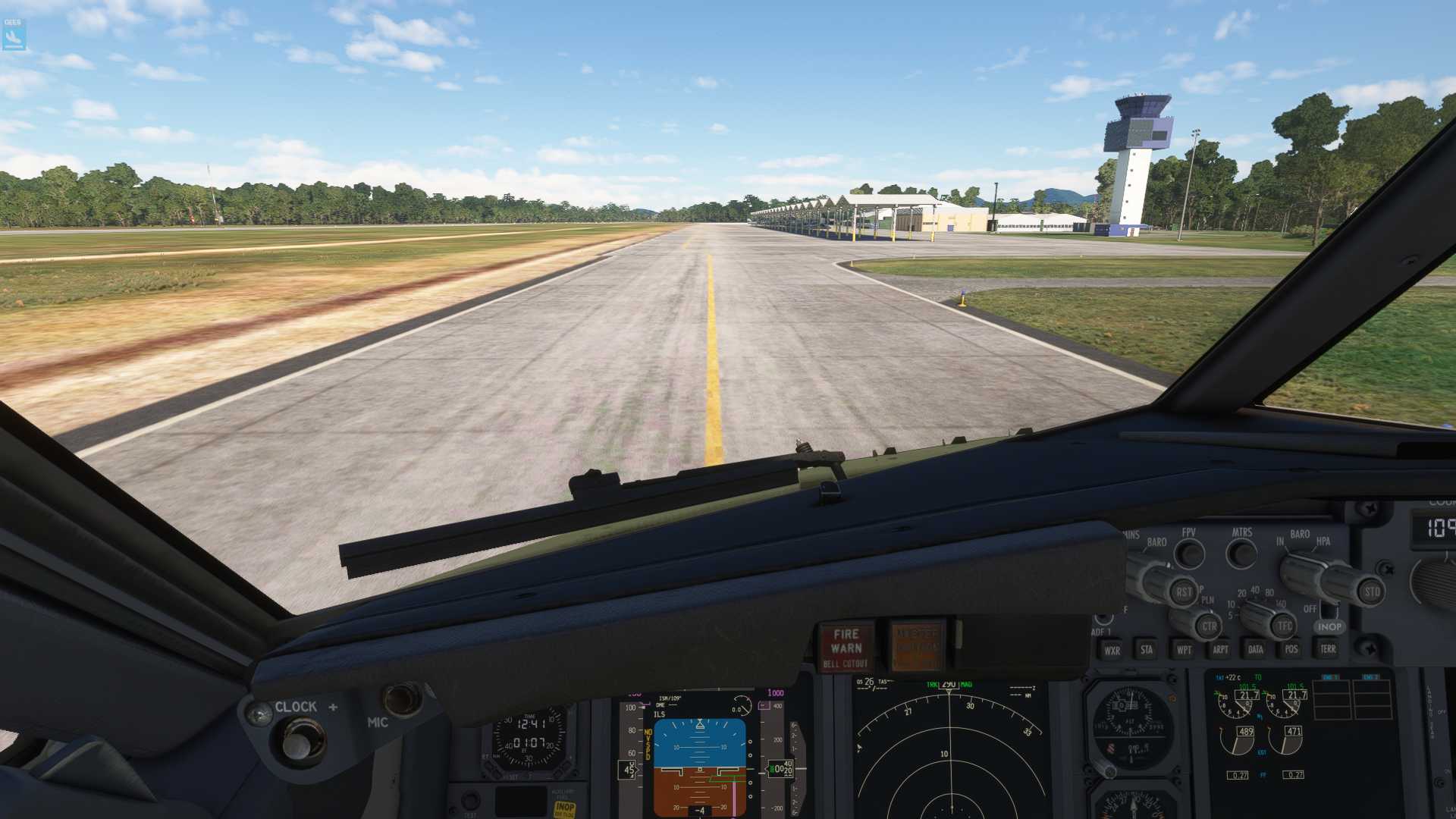
Task: Reset the amber Master Caution light
Action: click(x=917, y=647)
